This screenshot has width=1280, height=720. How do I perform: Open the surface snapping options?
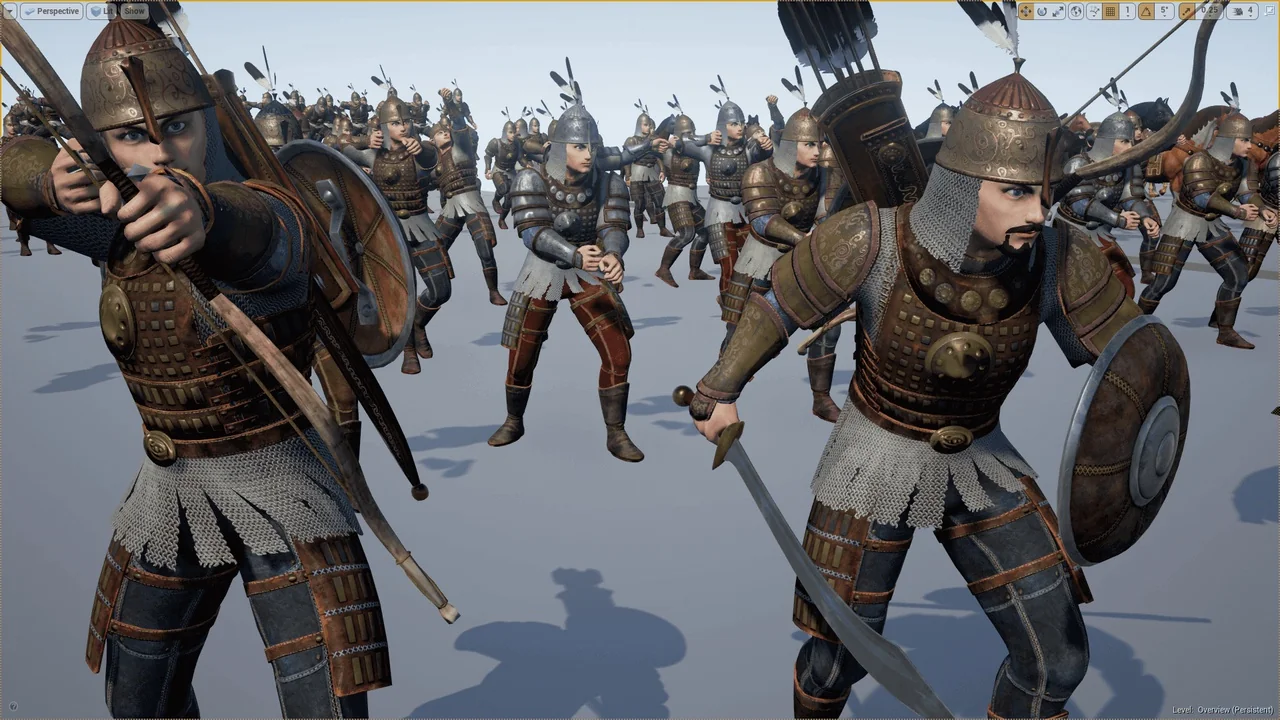[1093, 11]
